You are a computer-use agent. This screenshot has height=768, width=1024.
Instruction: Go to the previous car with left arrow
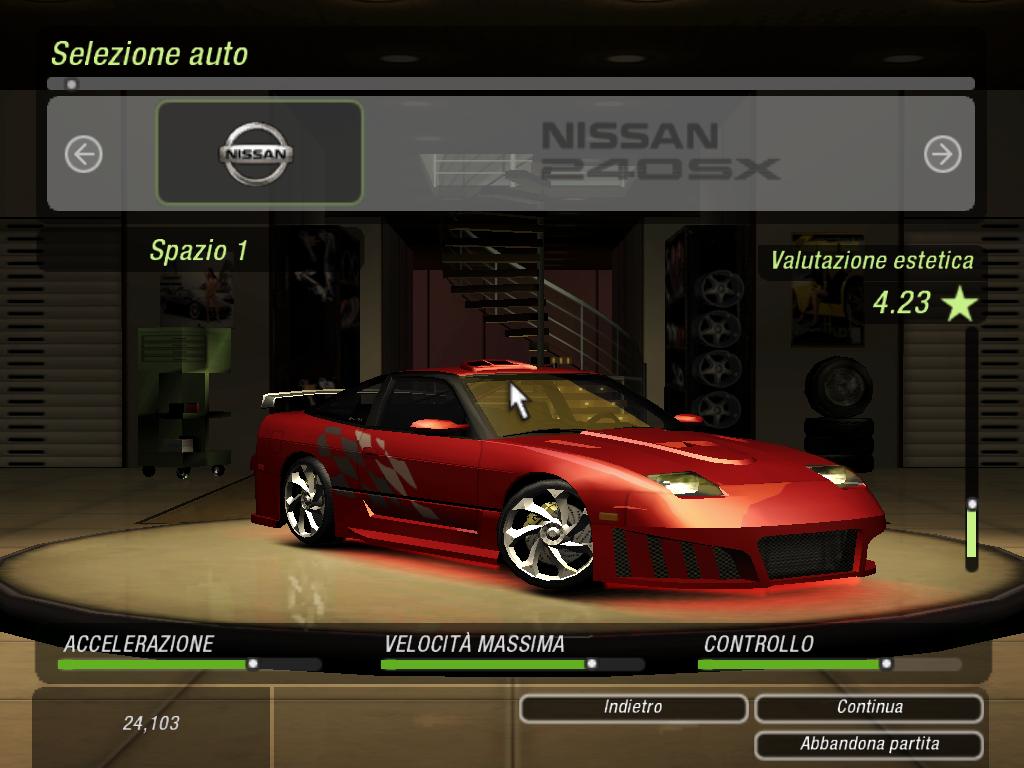click(84, 154)
